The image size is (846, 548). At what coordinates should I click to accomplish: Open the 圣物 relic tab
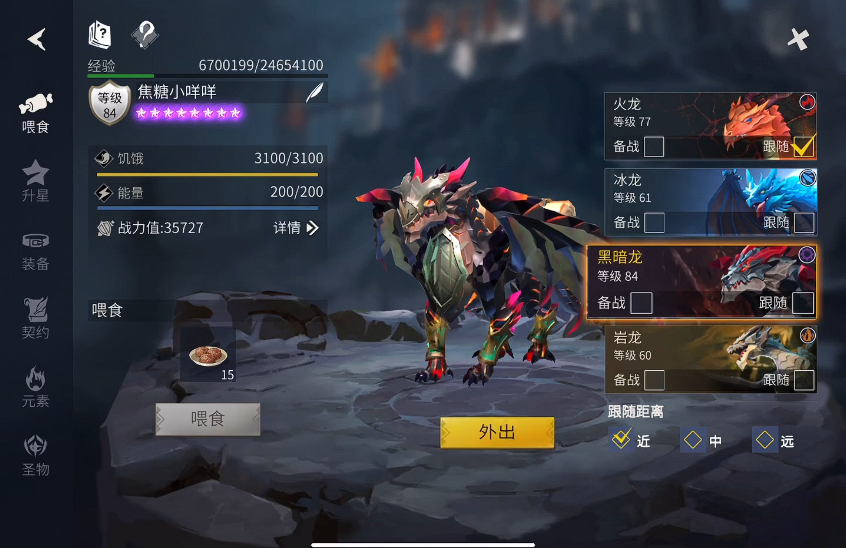(x=36, y=455)
